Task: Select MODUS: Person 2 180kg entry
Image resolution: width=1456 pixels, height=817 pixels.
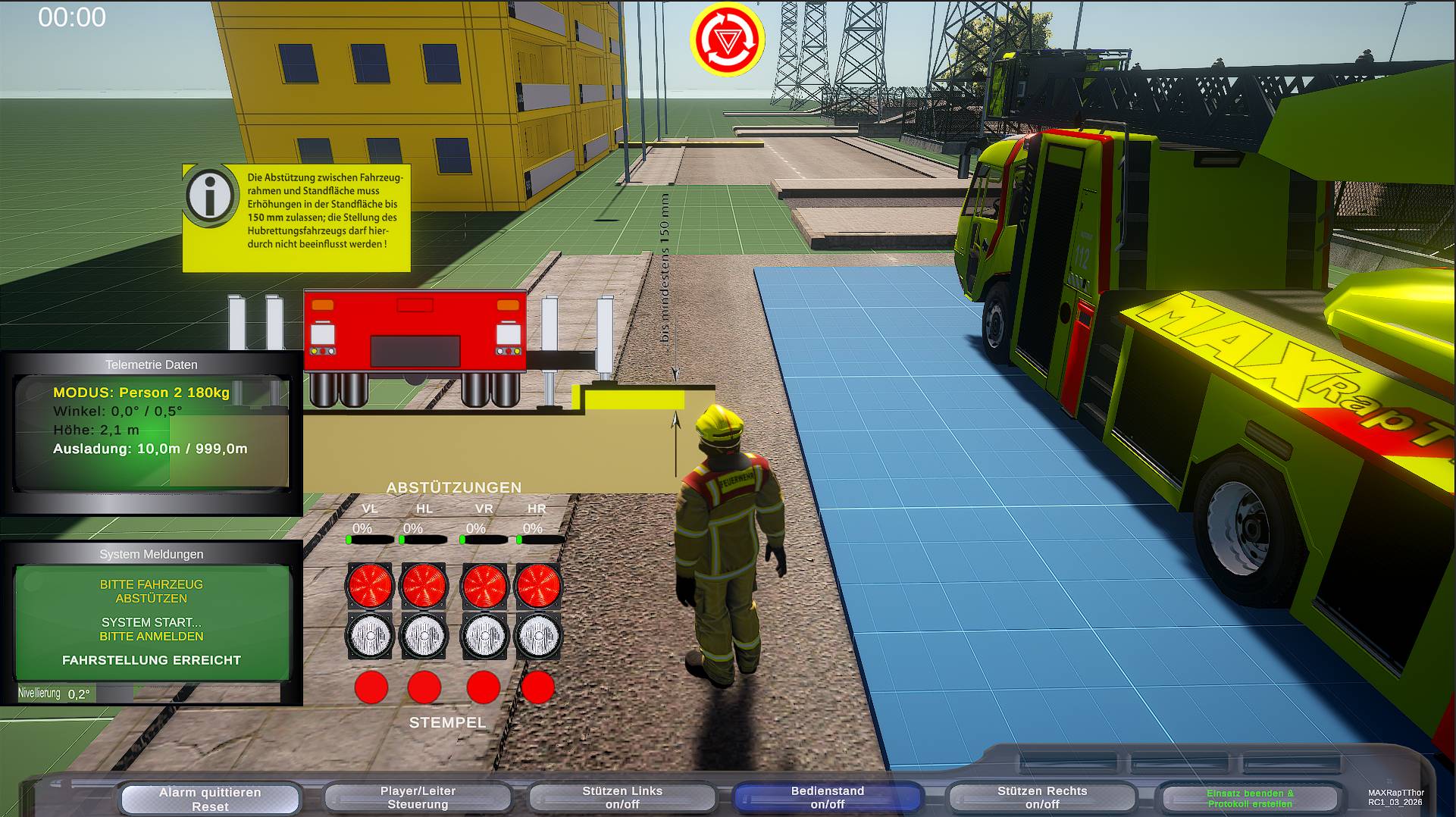Action: [x=141, y=393]
